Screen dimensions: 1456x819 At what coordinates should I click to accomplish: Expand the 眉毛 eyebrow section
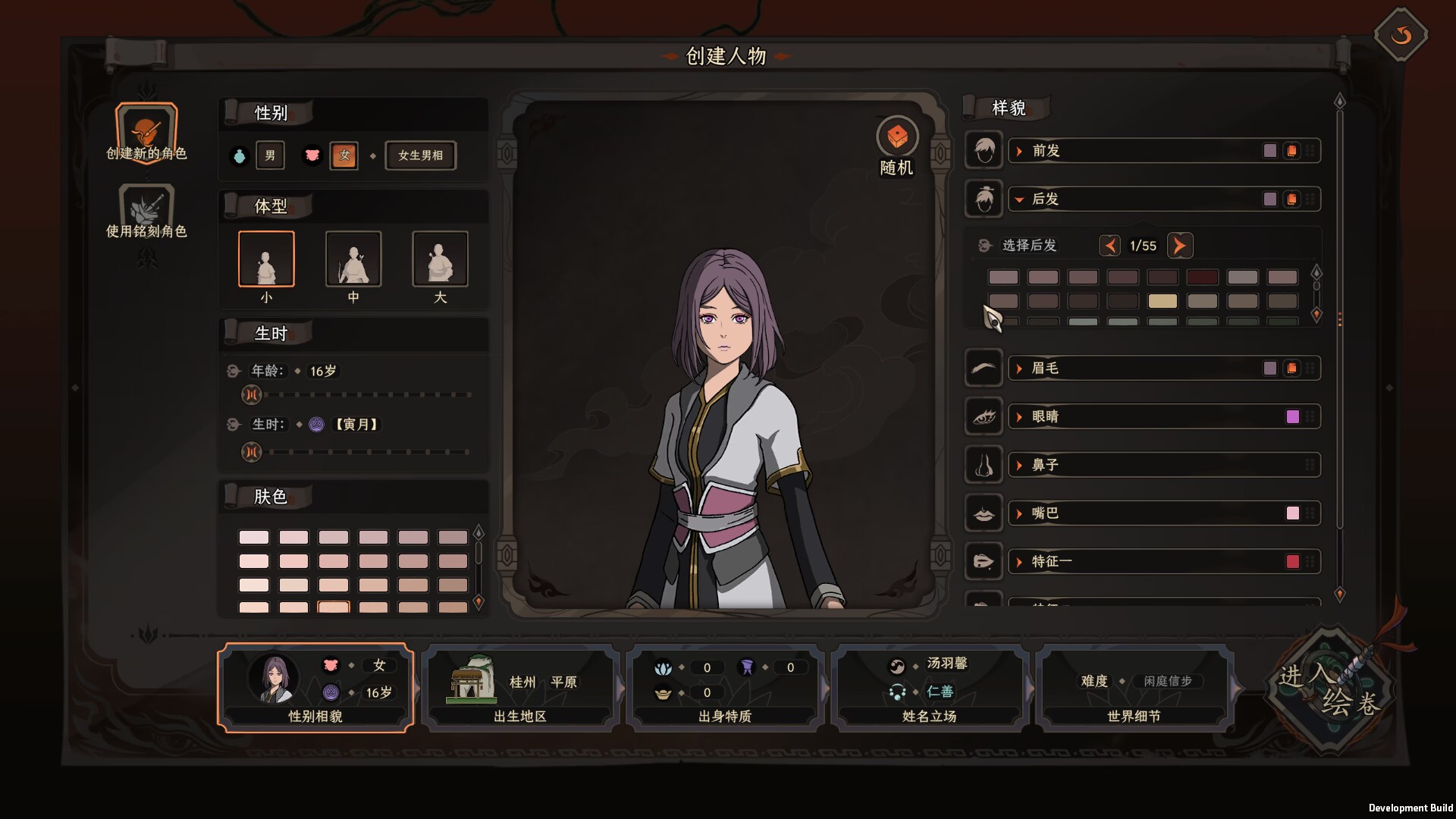pos(1045,369)
